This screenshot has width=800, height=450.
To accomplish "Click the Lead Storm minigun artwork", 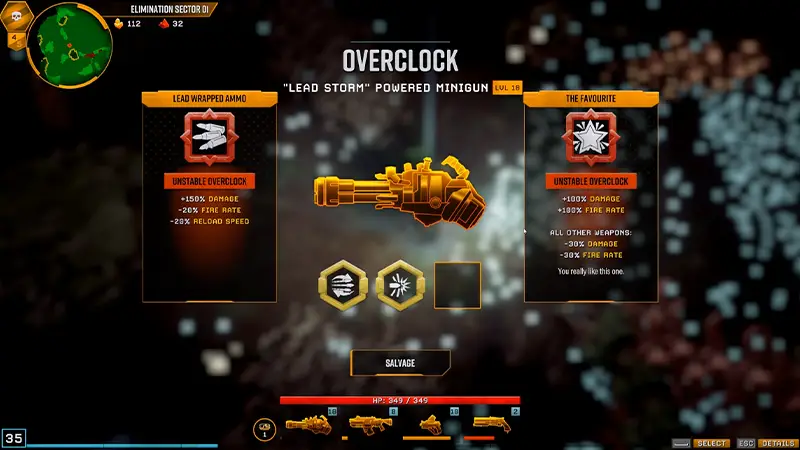I will pyautogui.click(x=400, y=193).
